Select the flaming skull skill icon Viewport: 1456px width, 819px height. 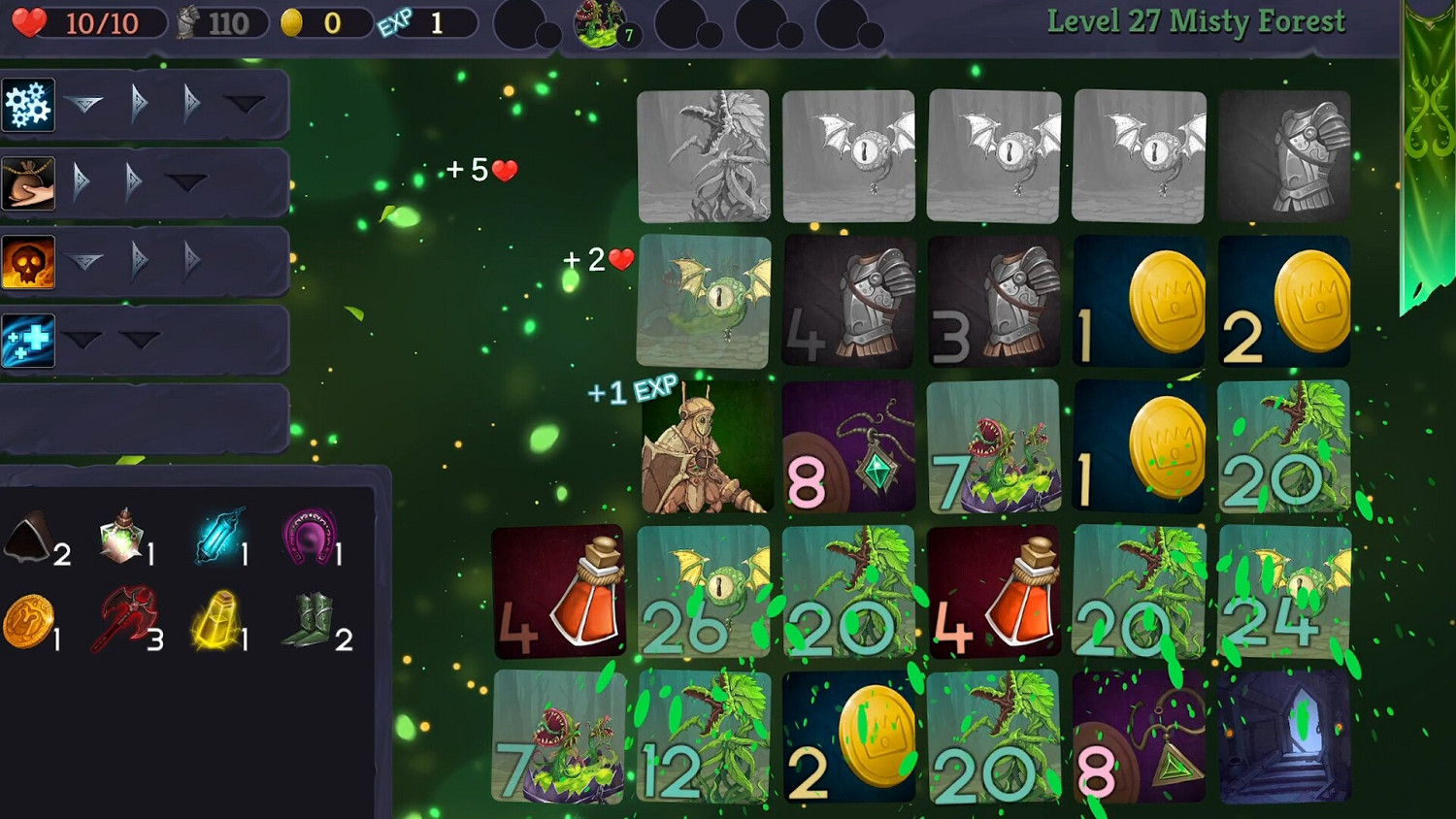pyautogui.click(x=29, y=261)
